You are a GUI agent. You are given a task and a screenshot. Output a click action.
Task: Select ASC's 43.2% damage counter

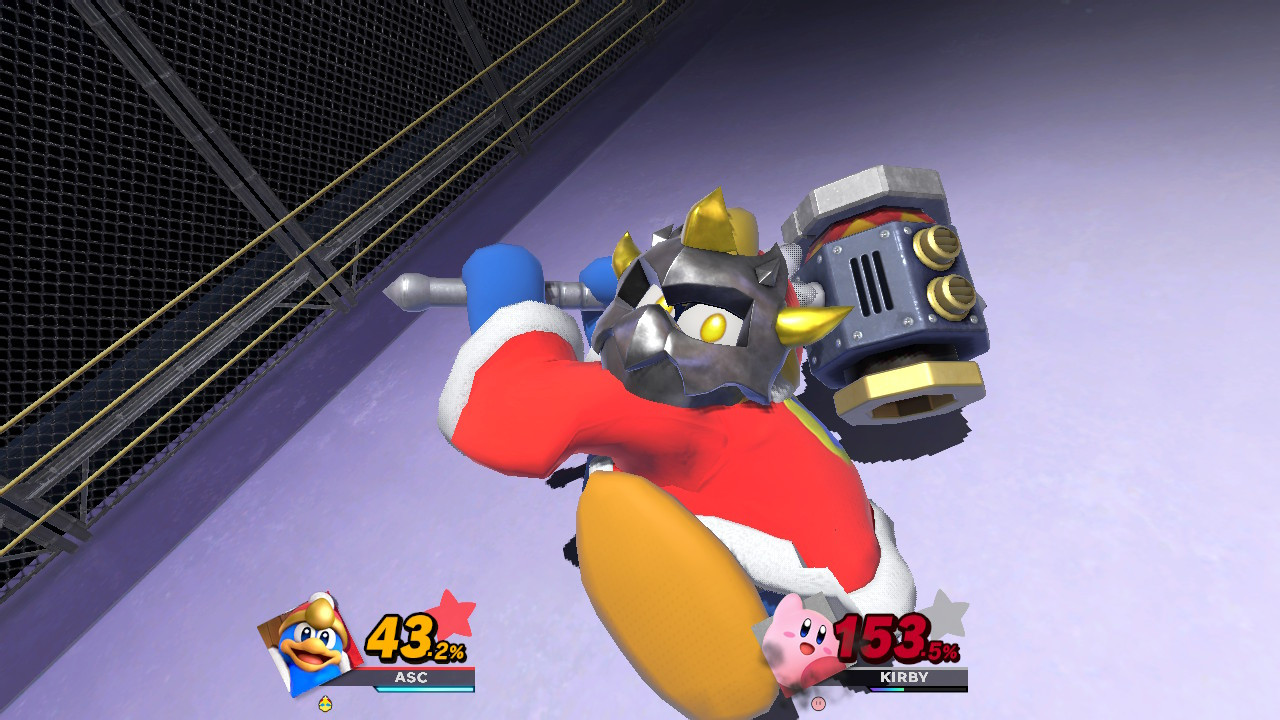pos(408,637)
